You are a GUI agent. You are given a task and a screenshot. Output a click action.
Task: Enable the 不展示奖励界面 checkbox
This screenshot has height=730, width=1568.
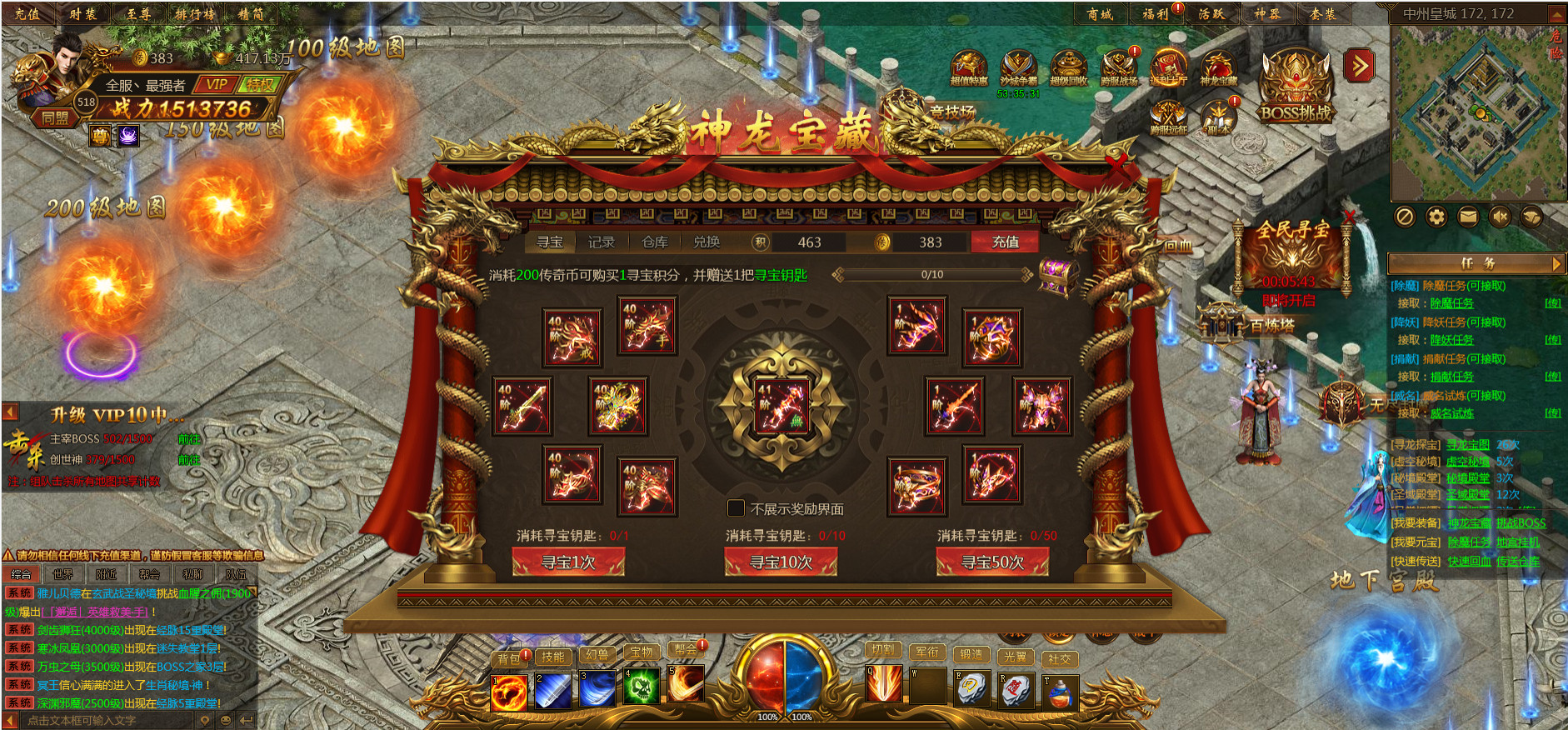pos(736,507)
